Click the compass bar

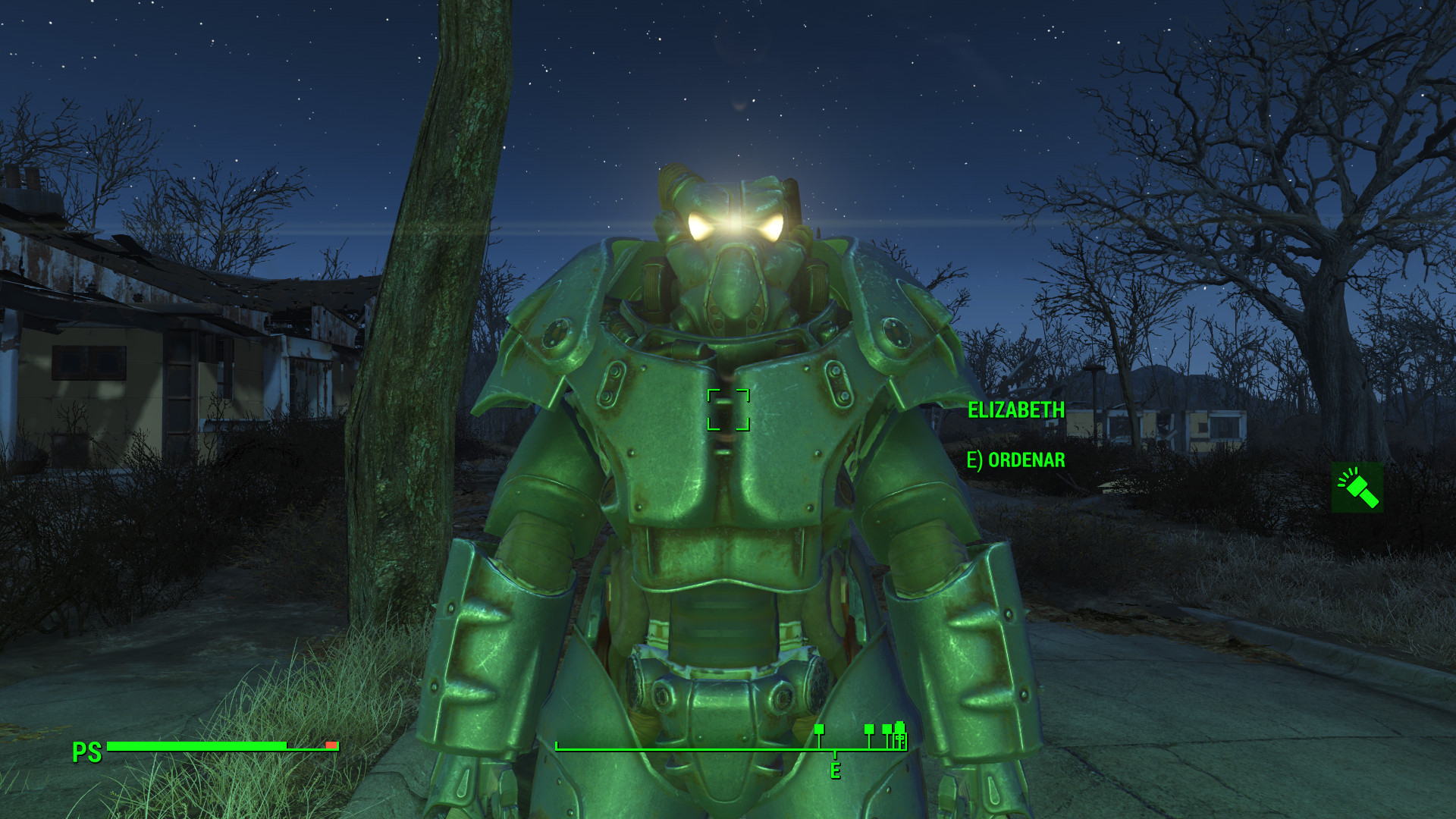coord(731,748)
